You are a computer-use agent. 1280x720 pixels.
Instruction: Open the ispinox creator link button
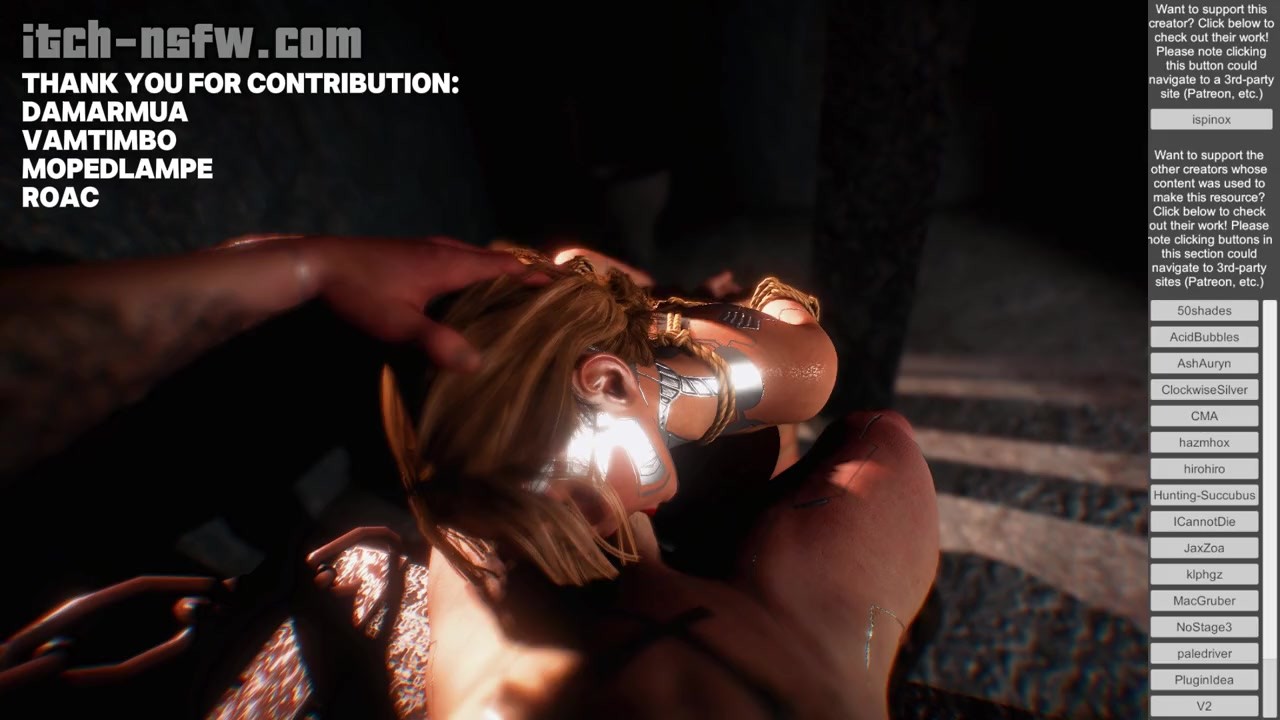[1211, 119]
